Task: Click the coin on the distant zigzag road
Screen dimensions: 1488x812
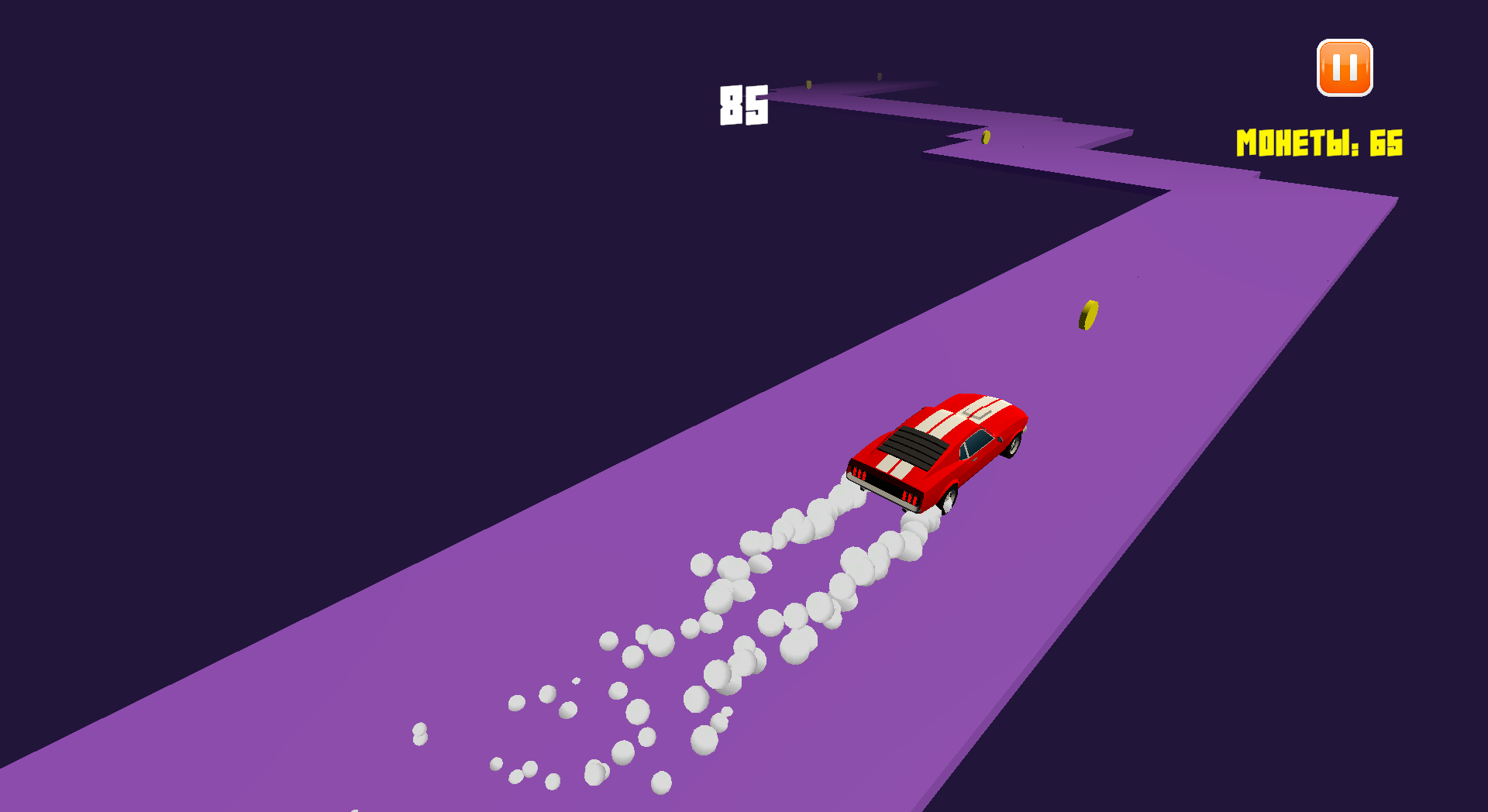Action: click(x=986, y=136)
